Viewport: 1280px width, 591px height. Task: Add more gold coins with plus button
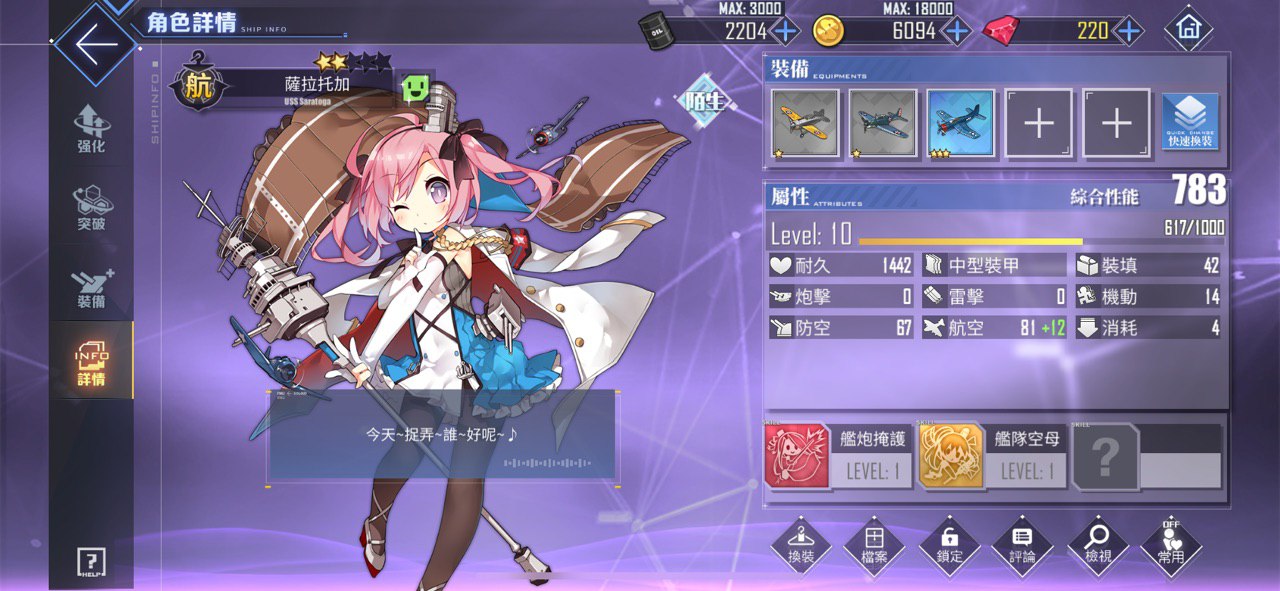[957, 31]
